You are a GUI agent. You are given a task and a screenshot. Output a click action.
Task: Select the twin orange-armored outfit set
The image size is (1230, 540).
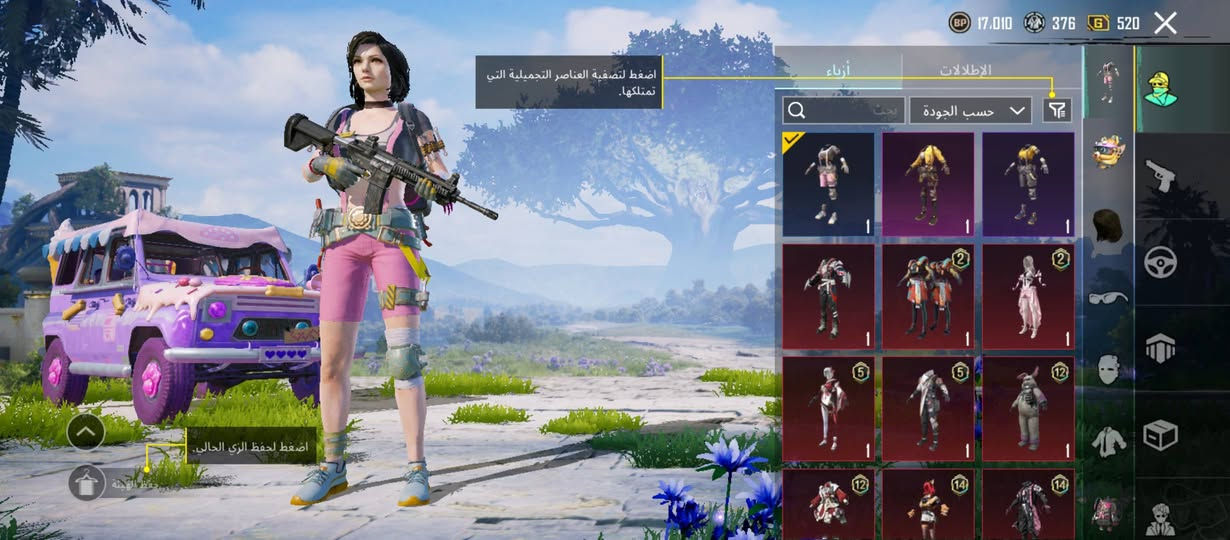click(x=928, y=297)
